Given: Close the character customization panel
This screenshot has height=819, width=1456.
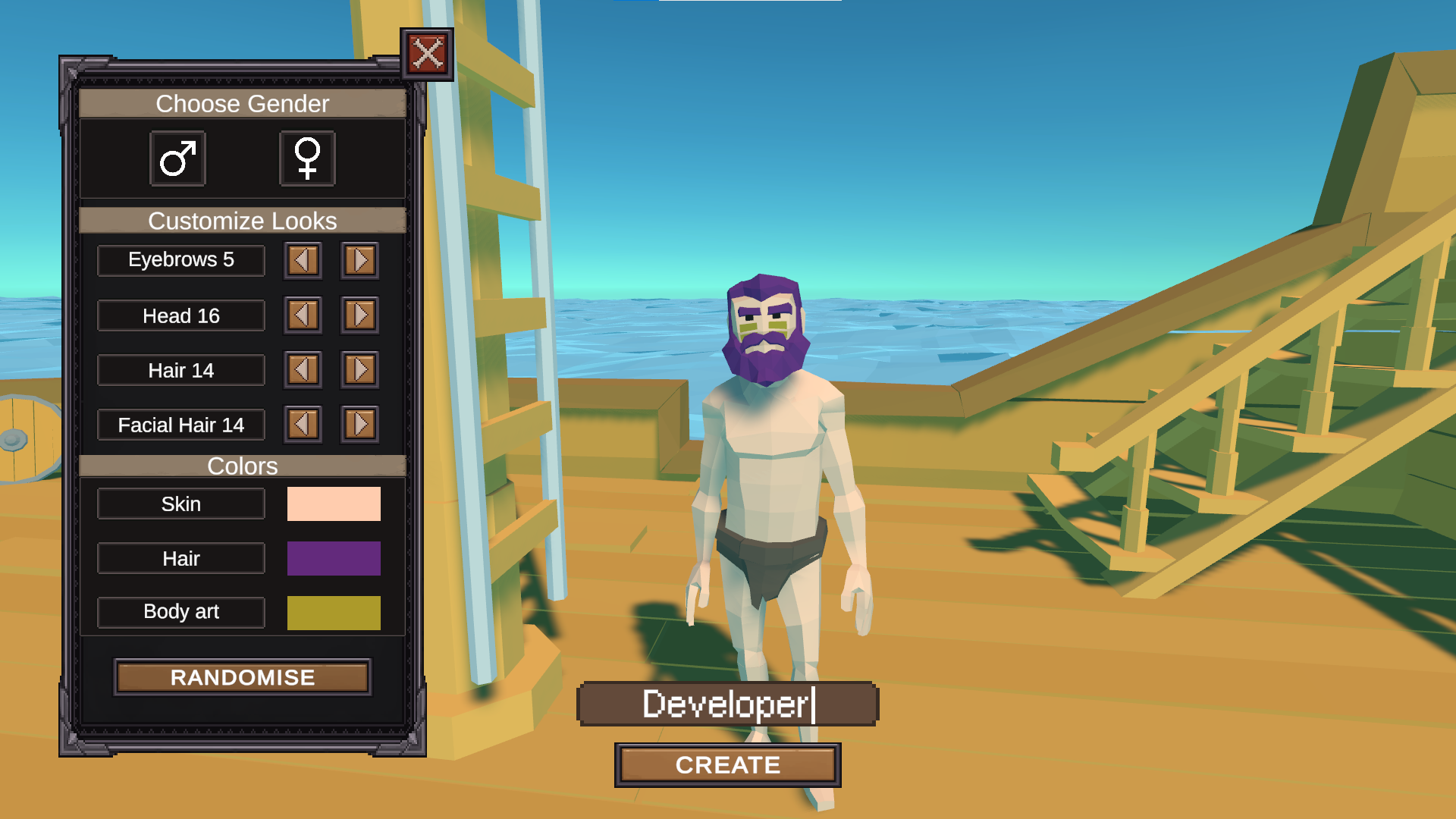Looking at the screenshot, I should coord(427,52).
